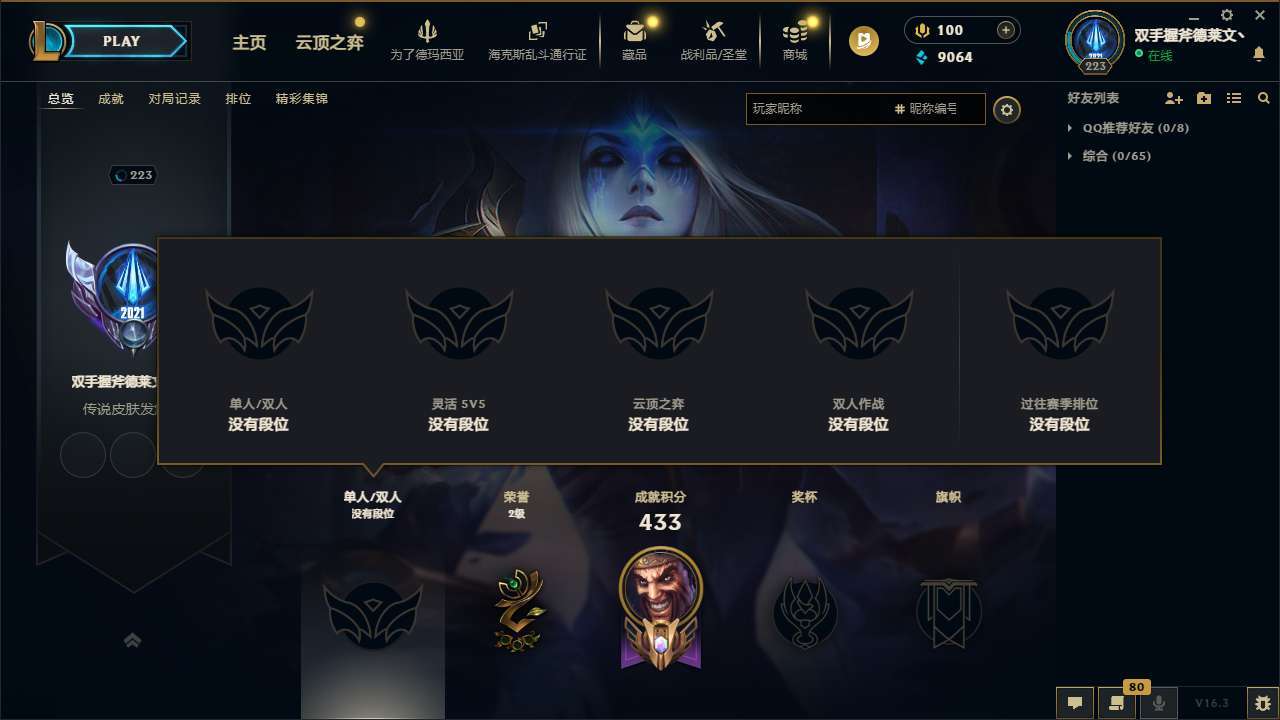
Task: Create a friend group via folder icon
Action: click(1203, 98)
